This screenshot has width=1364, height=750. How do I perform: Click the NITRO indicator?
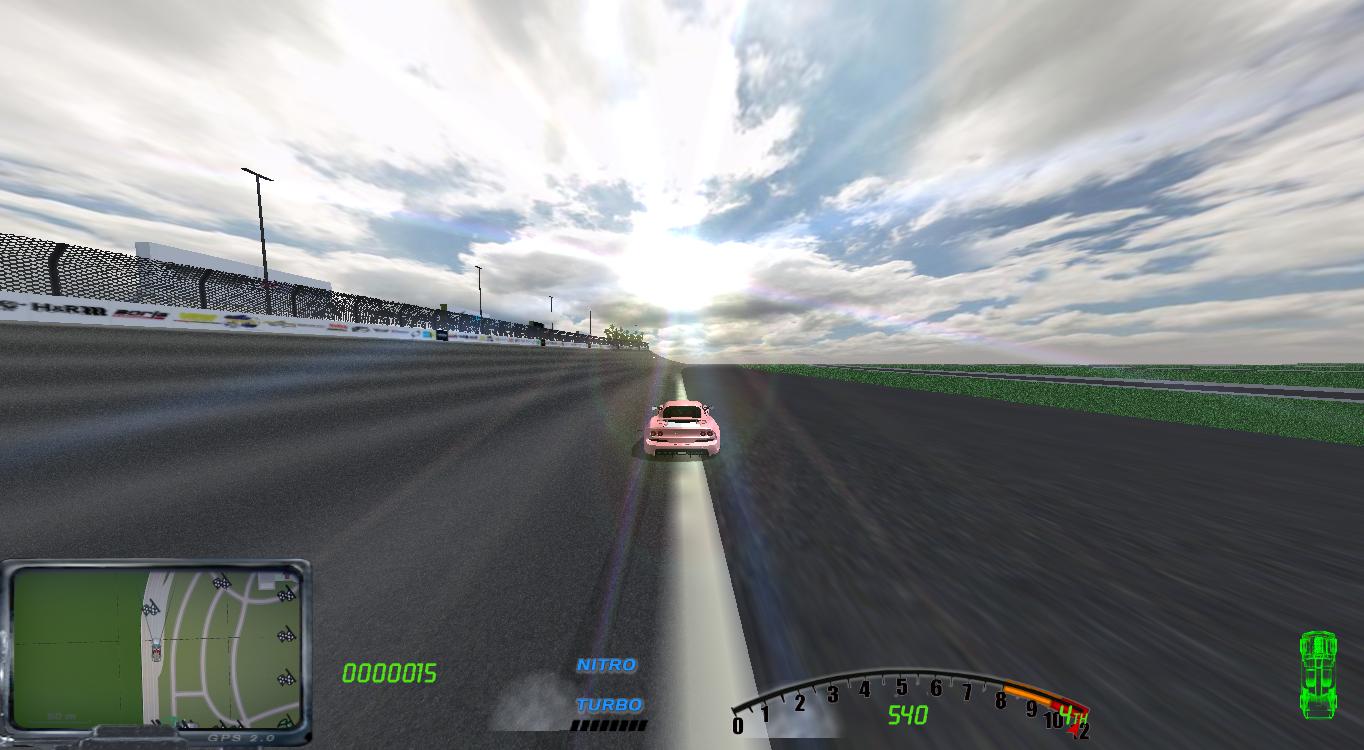point(606,663)
